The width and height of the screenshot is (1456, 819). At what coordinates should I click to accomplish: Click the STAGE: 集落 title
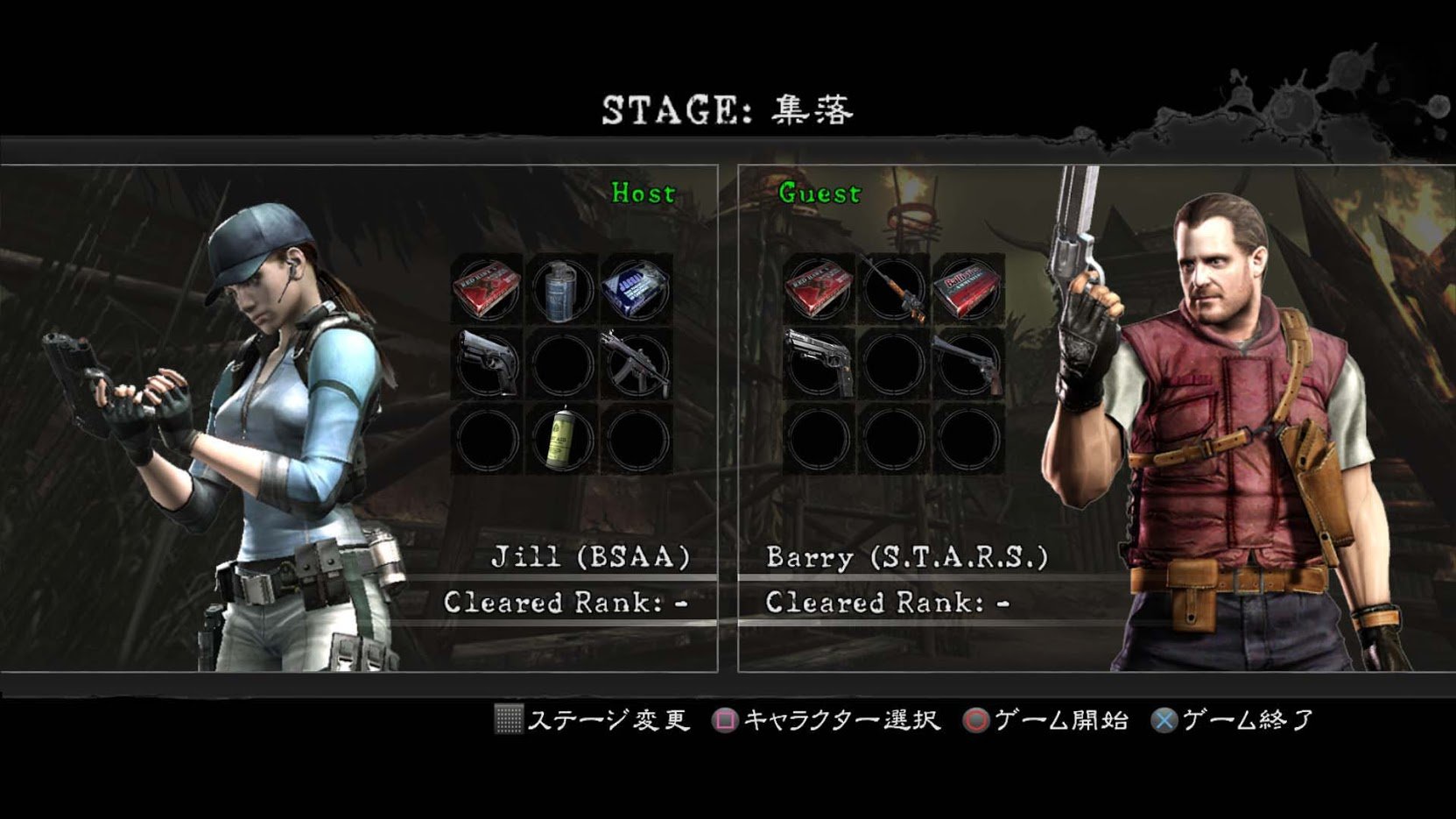click(x=728, y=107)
